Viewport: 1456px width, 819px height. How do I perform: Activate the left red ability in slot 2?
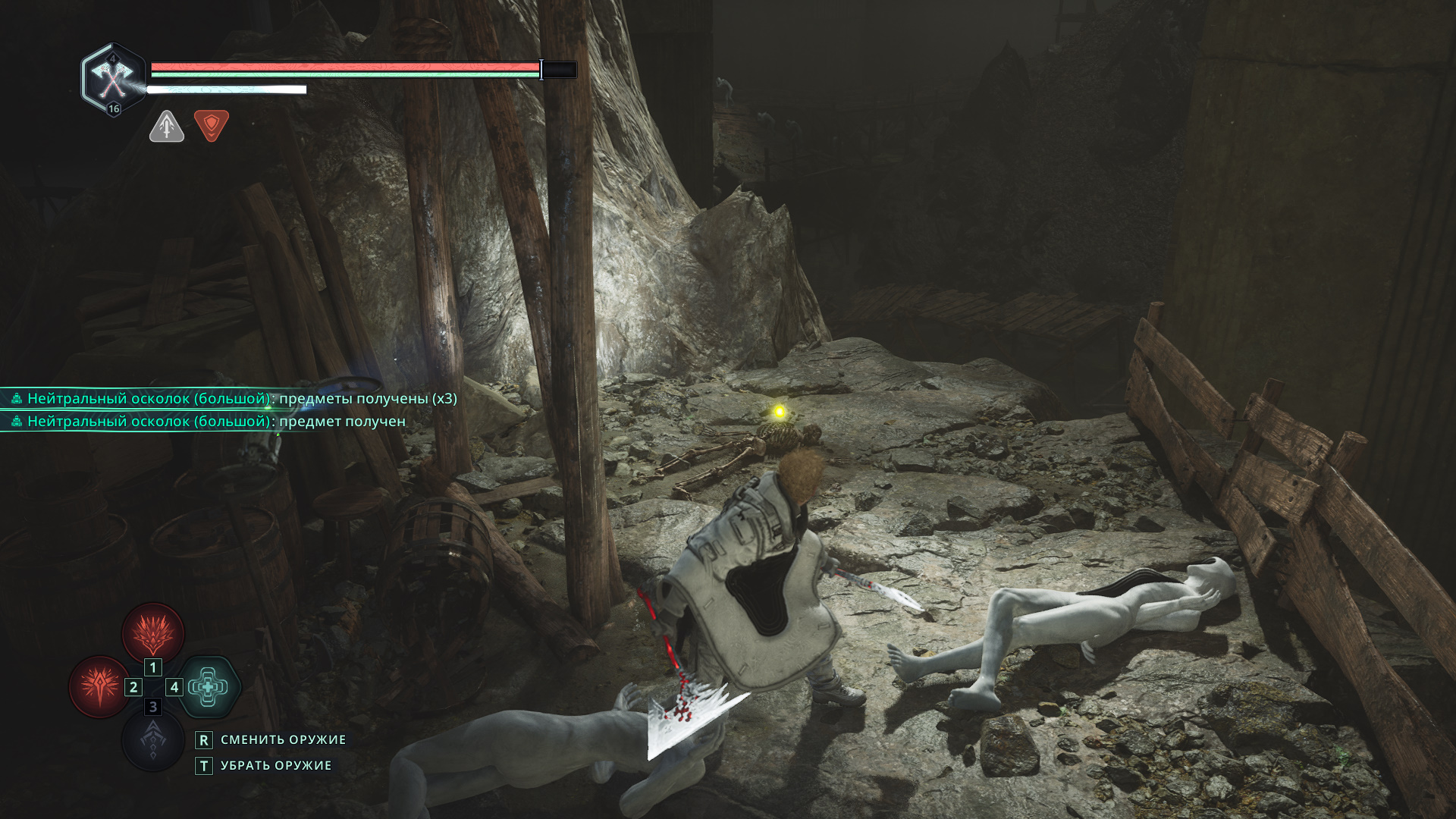[x=99, y=686]
